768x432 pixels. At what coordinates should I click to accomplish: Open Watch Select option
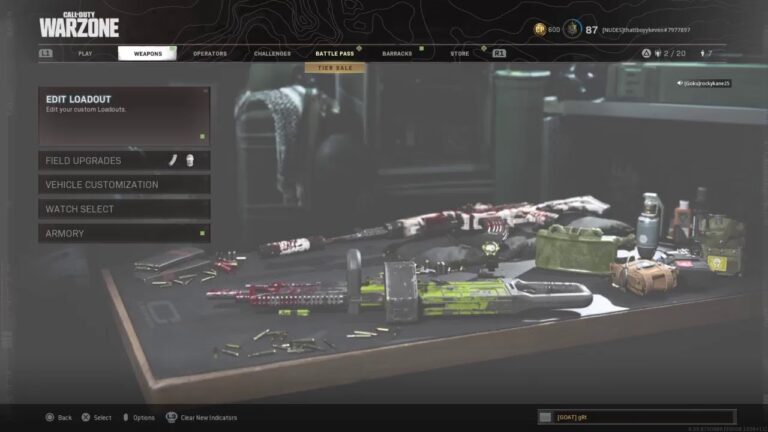coord(124,209)
